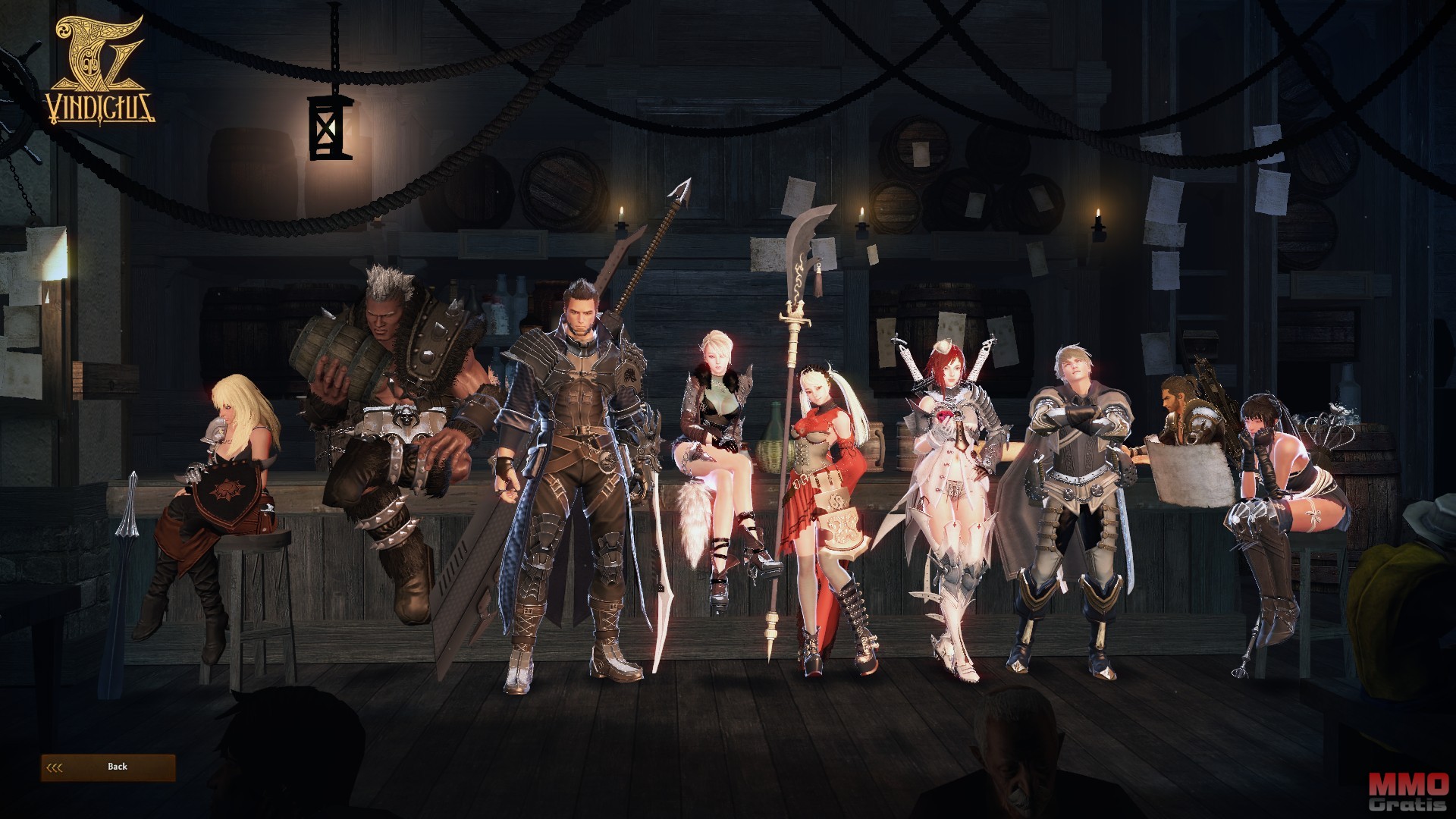Go back using the Back button

(x=108, y=767)
